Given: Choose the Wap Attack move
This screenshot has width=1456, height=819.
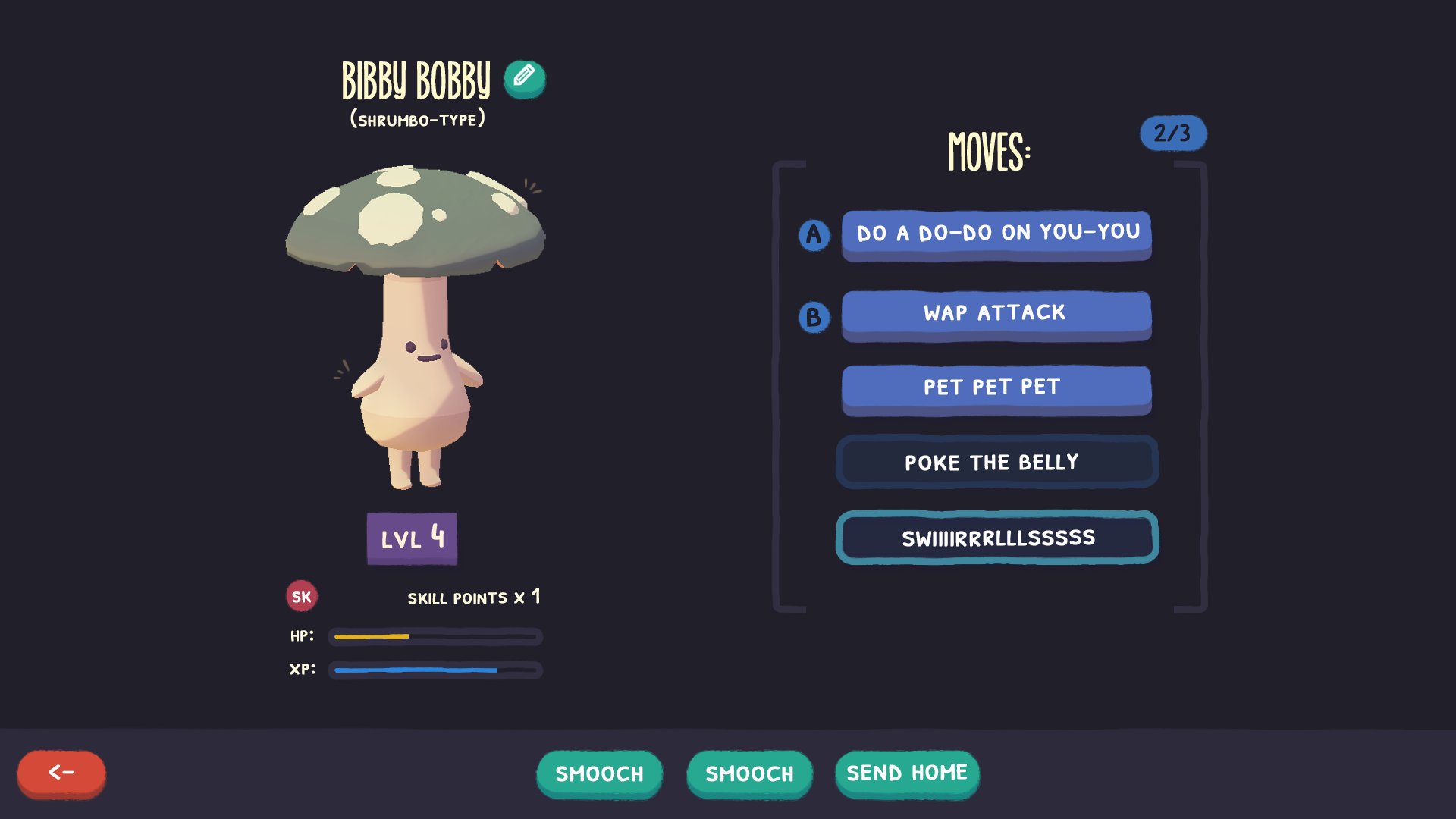Looking at the screenshot, I should coord(996,314).
